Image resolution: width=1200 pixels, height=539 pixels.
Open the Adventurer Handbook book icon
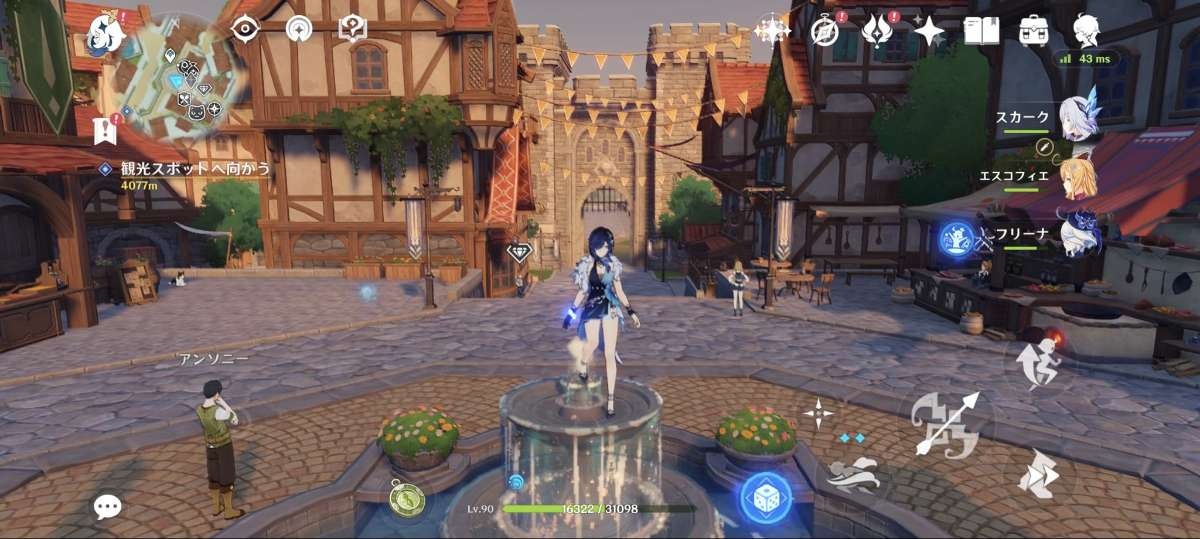pyautogui.click(x=981, y=30)
